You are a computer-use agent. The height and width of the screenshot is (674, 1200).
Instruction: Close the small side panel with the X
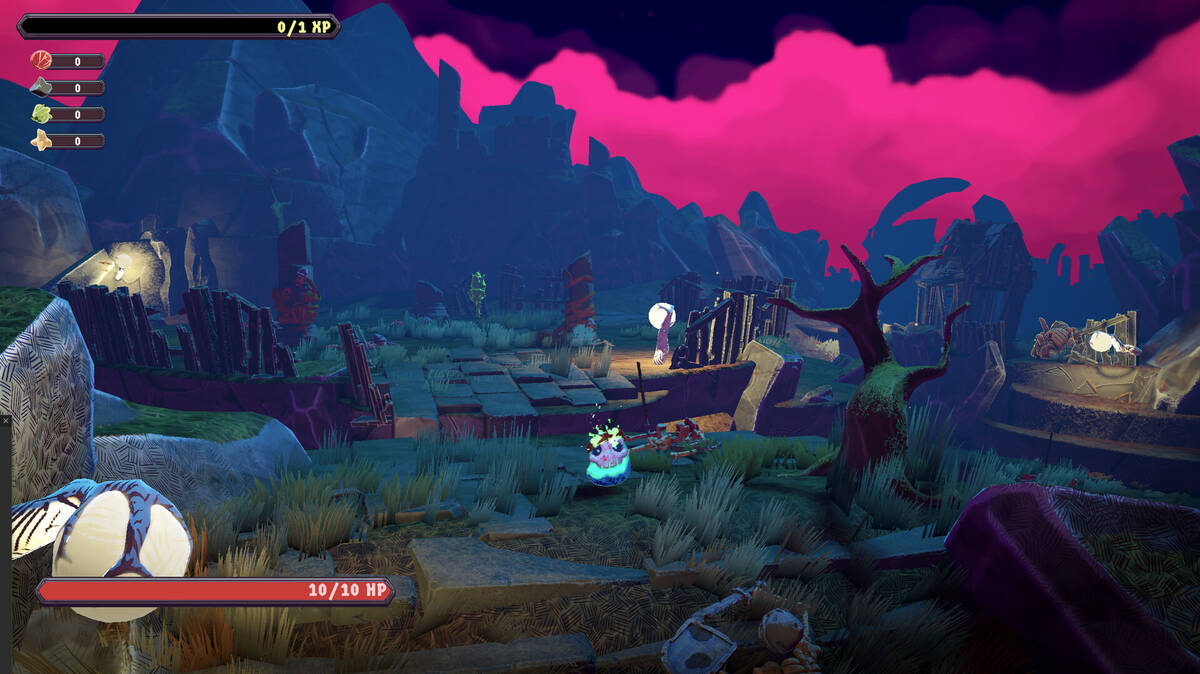tap(5, 421)
